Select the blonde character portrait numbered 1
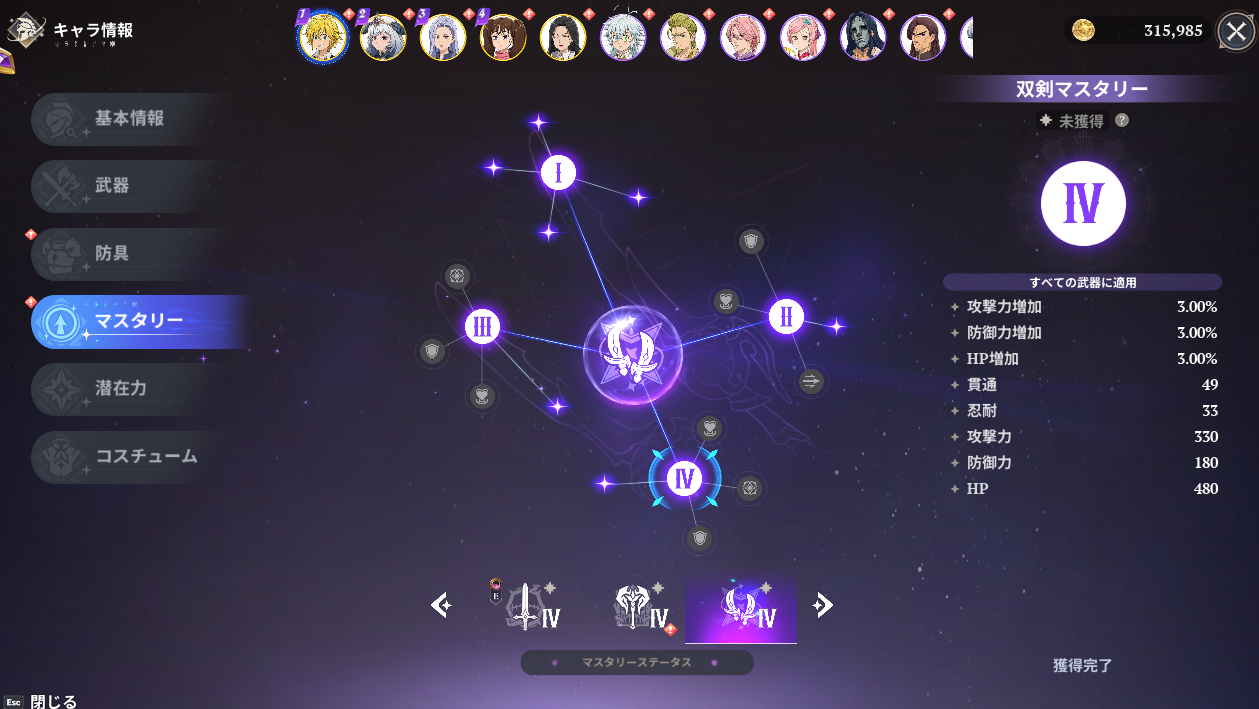Viewport: 1259px width, 709px height. coord(323,38)
